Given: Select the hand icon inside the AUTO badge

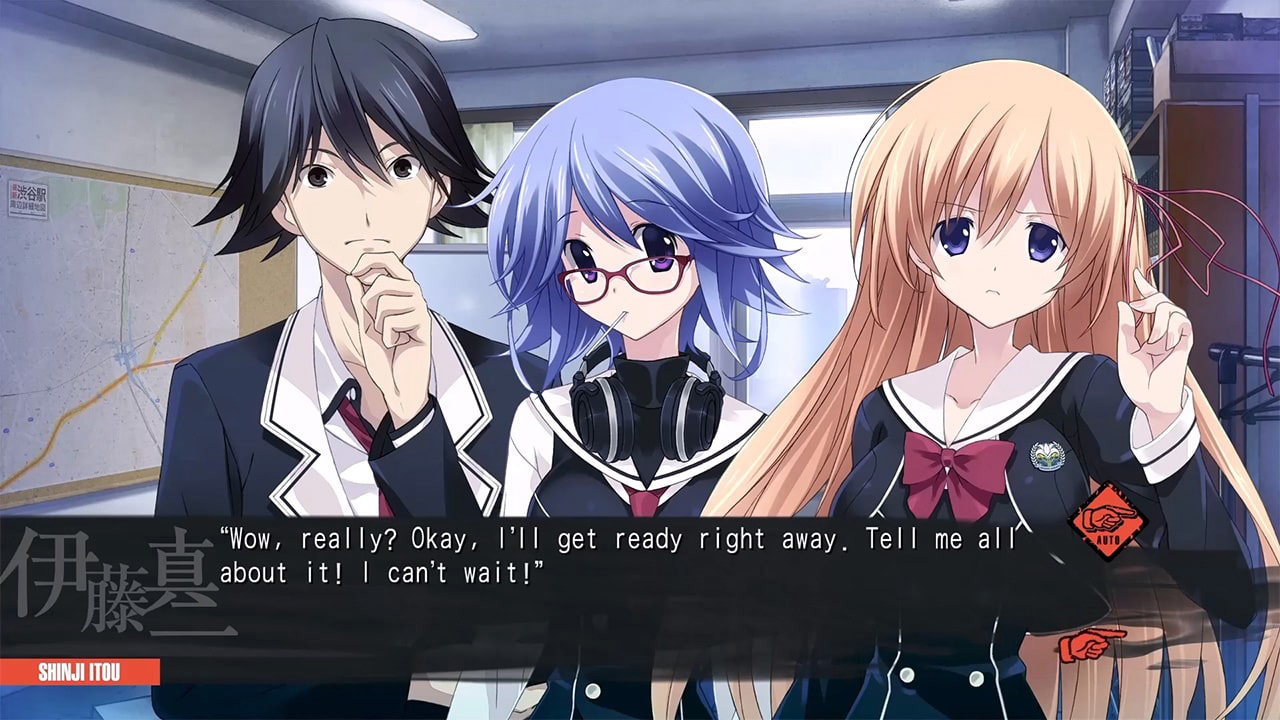Looking at the screenshot, I should tap(1109, 516).
